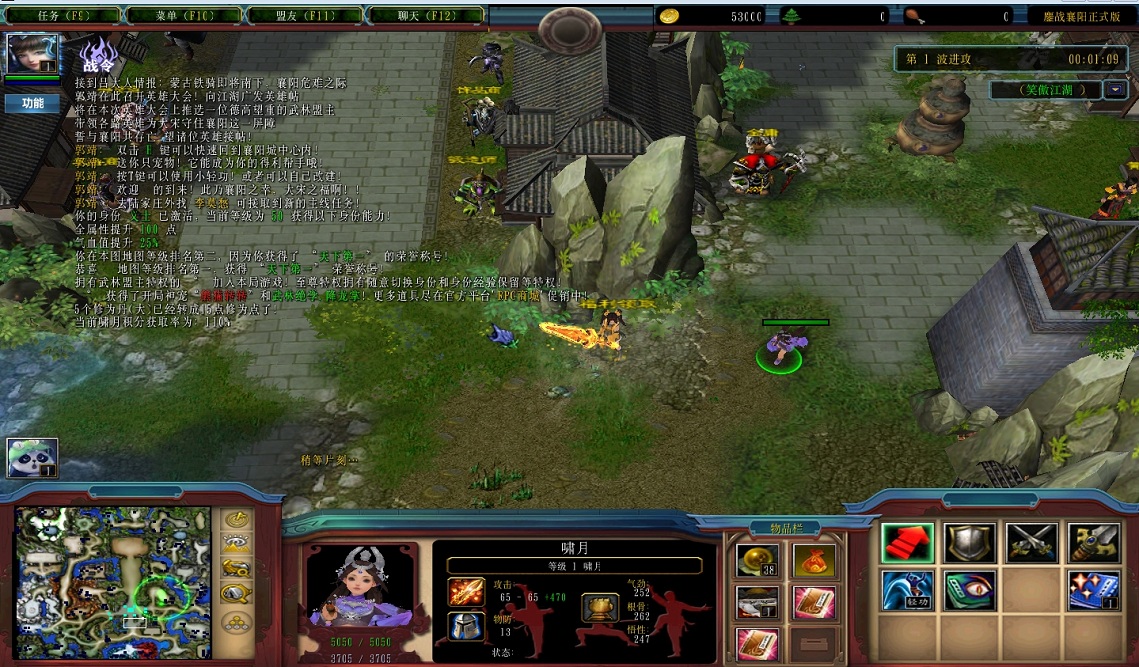The width and height of the screenshot is (1139, 667).
Task: Select the hero portrait icon at top left
Action: pos(33,54)
